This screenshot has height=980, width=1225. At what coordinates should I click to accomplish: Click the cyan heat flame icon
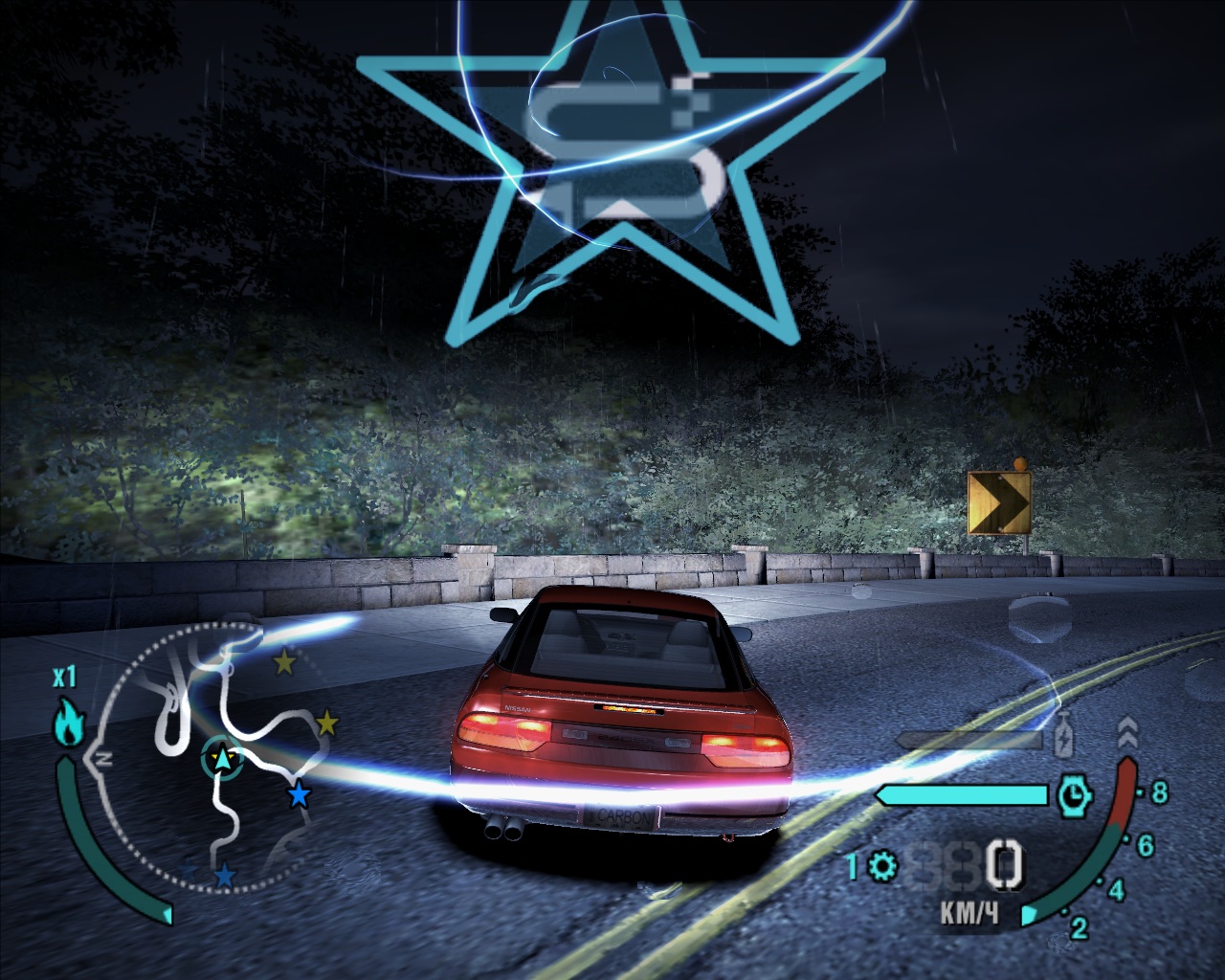[x=66, y=723]
